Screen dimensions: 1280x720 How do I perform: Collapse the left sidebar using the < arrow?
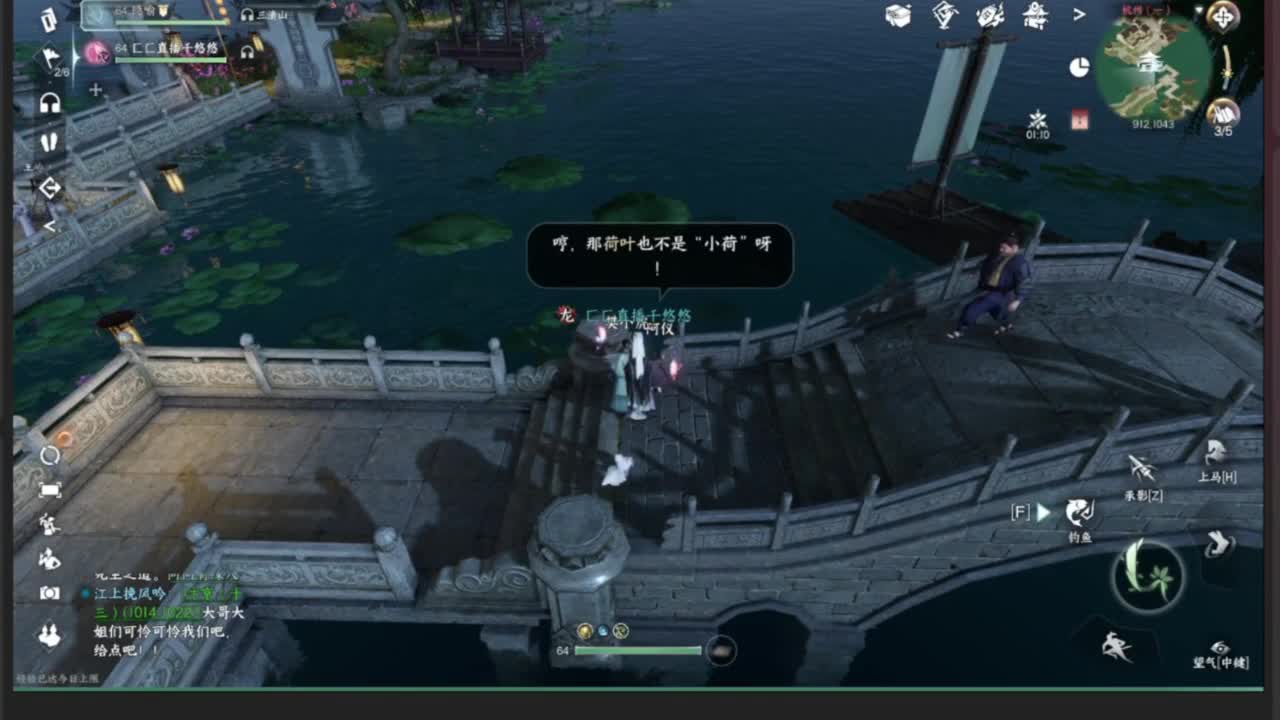pyautogui.click(x=50, y=226)
